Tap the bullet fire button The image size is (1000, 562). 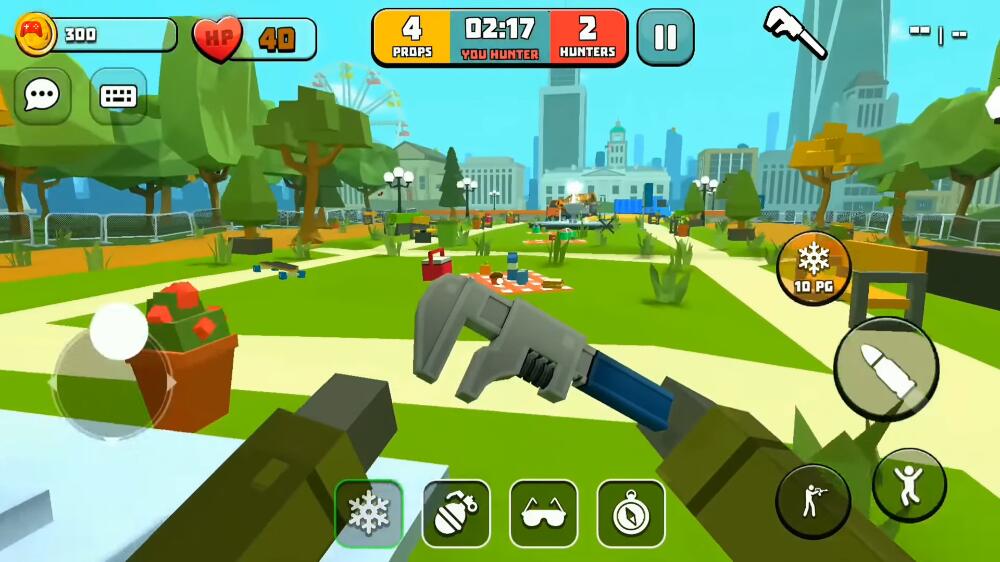point(886,369)
